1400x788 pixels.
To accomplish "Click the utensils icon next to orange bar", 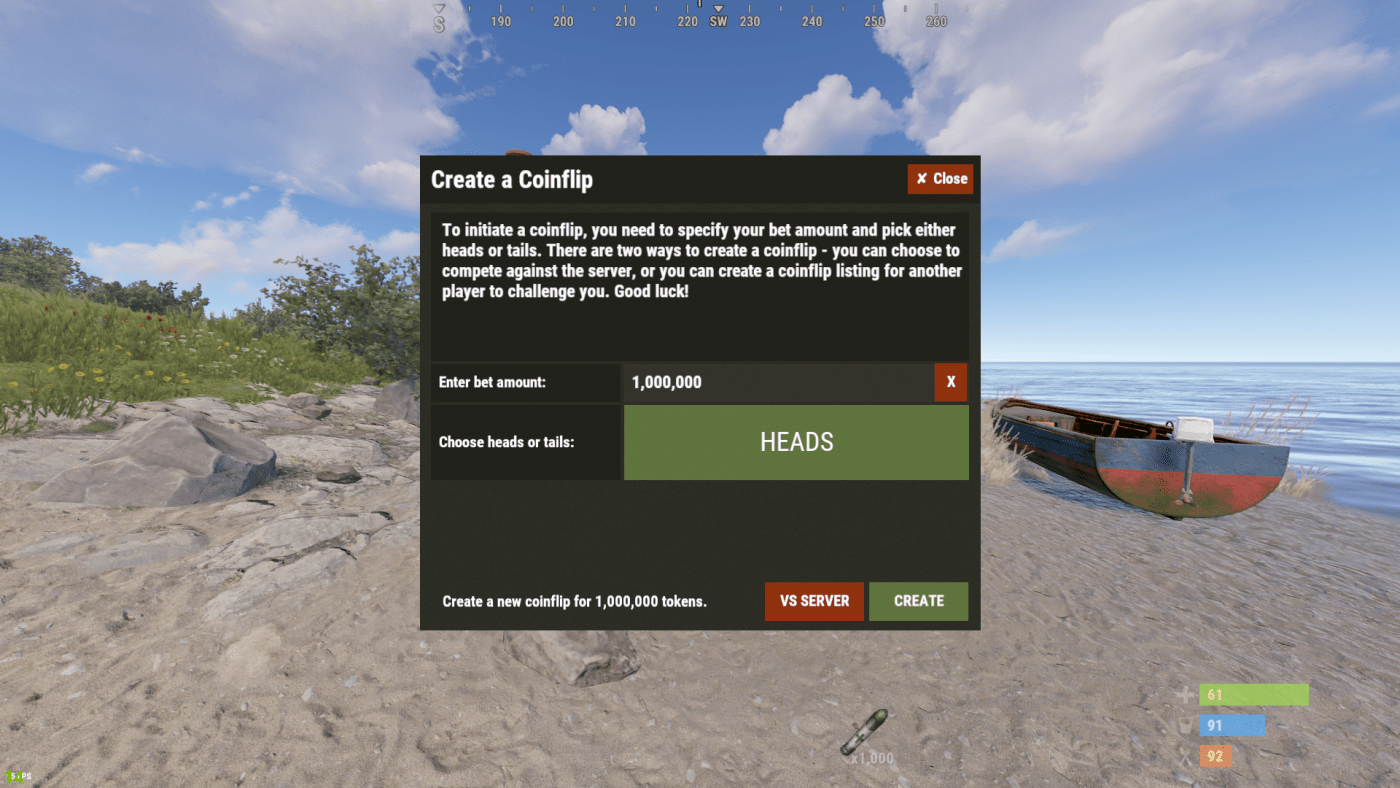I will tap(1186, 757).
